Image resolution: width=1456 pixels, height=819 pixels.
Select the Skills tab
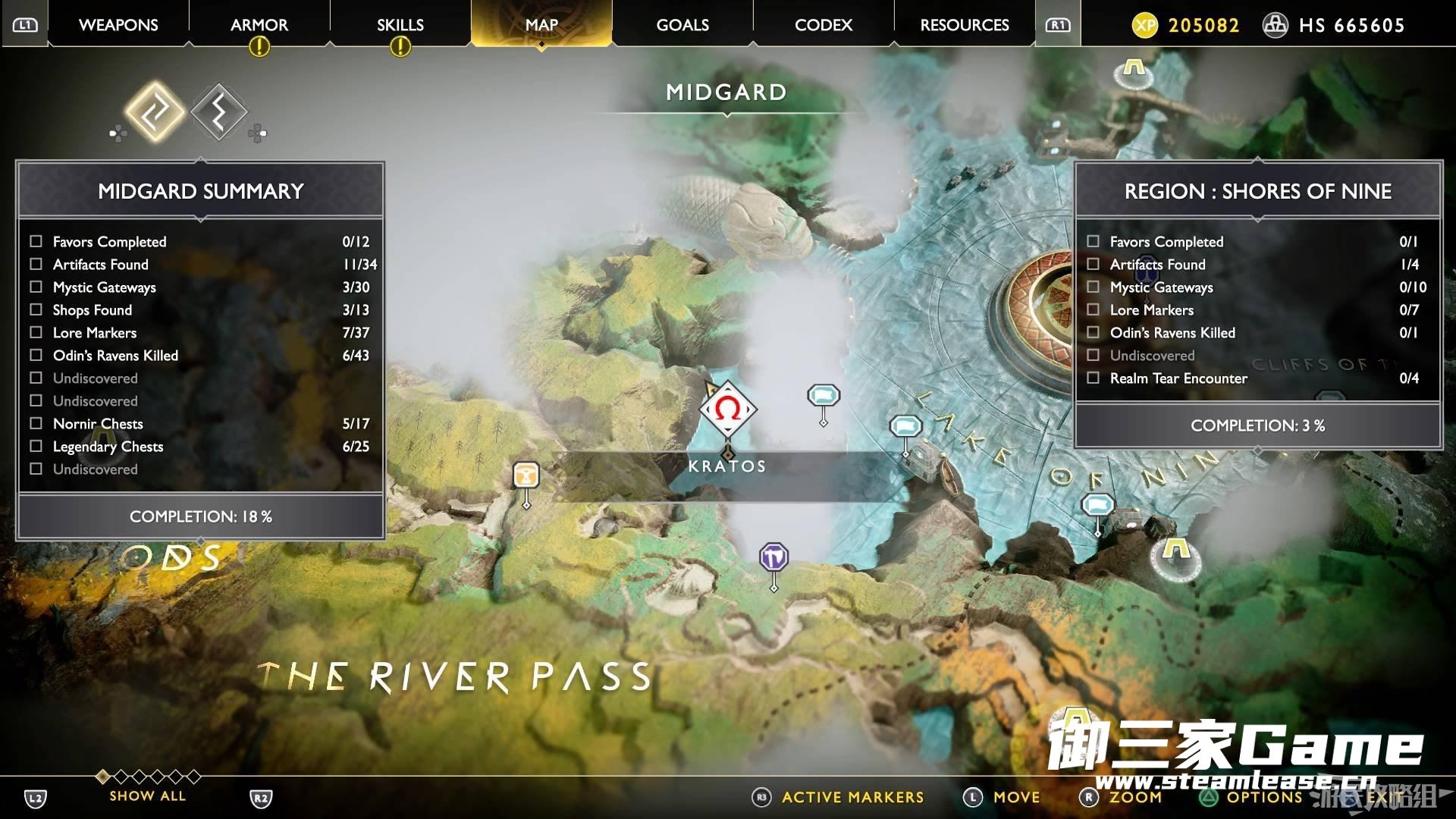(400, 25)
